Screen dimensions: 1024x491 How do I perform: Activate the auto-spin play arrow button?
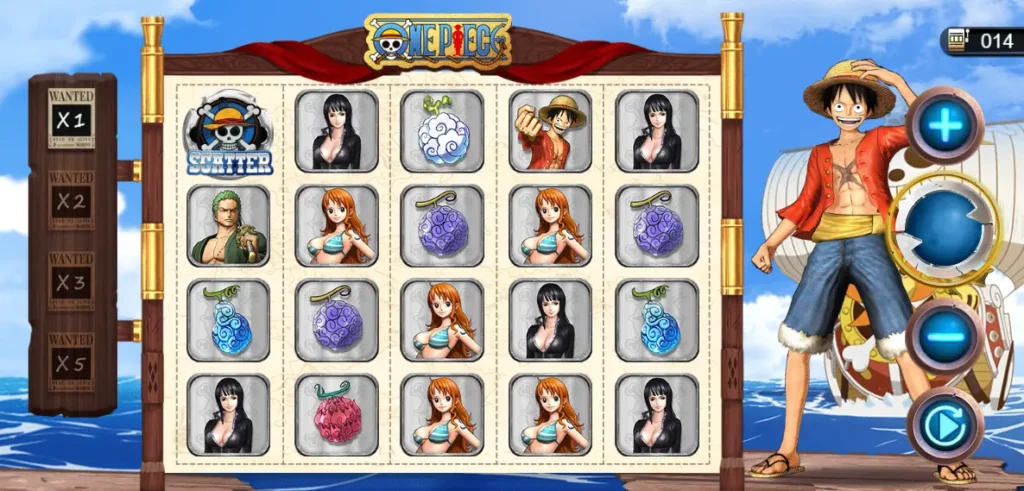point(944,425)
